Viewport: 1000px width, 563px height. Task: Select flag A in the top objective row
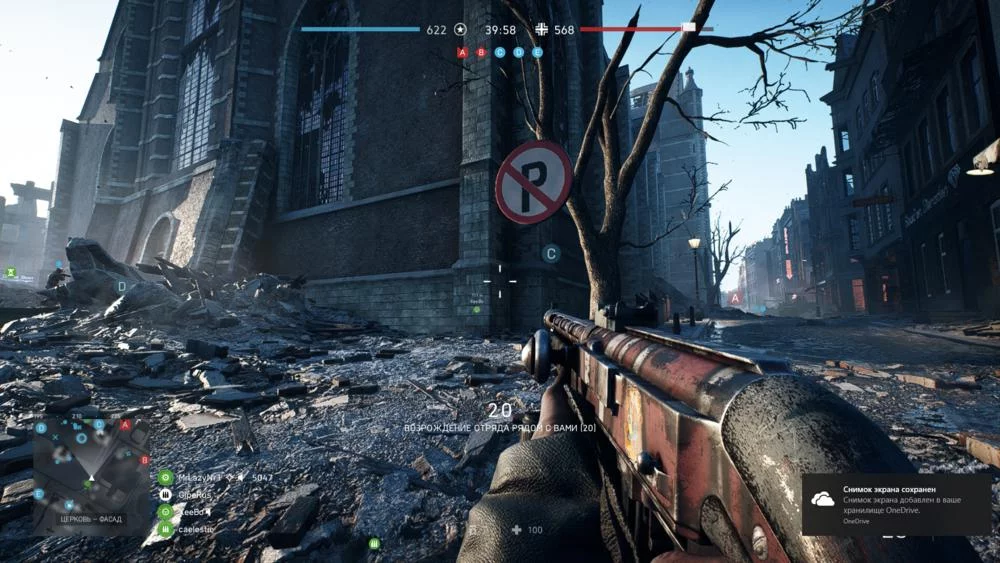tap(462, 52)
